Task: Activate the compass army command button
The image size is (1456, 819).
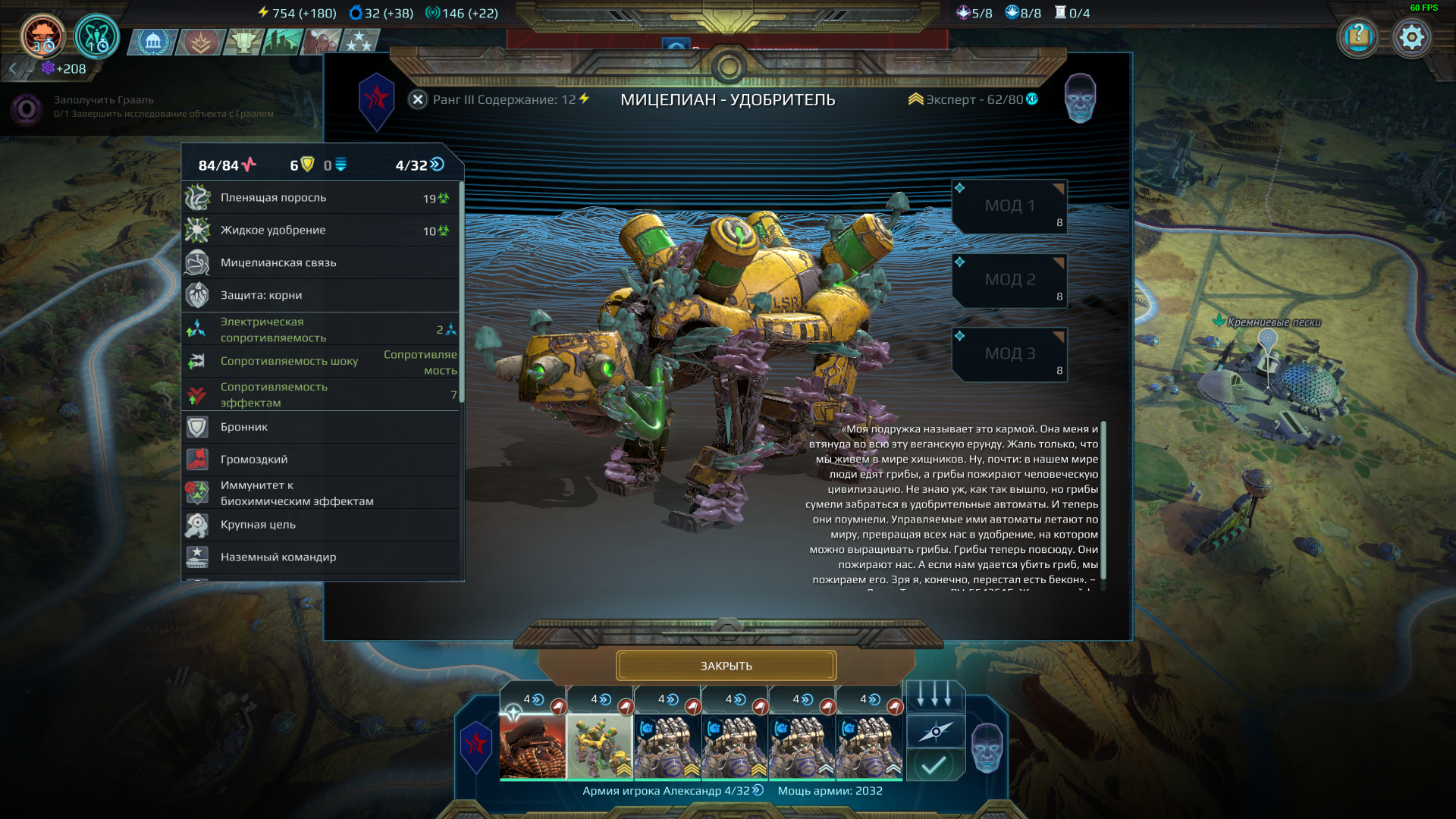Action: [x=935, y=731]
